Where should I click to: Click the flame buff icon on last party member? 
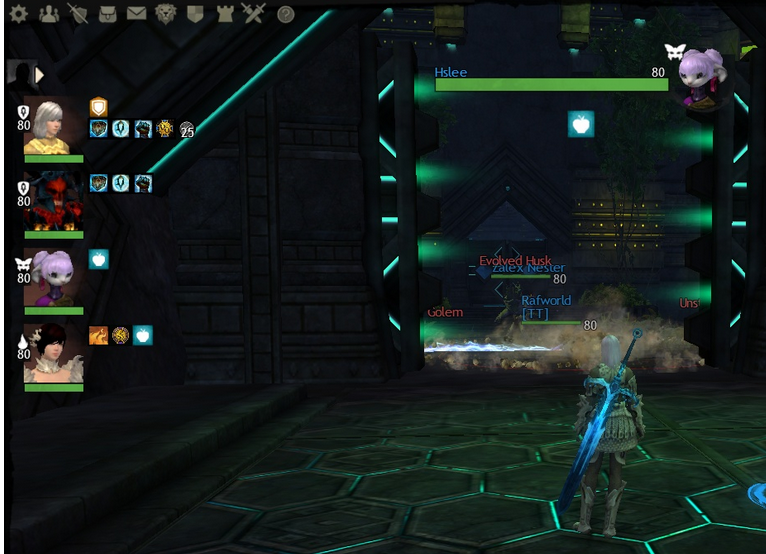tap(98, 335)
